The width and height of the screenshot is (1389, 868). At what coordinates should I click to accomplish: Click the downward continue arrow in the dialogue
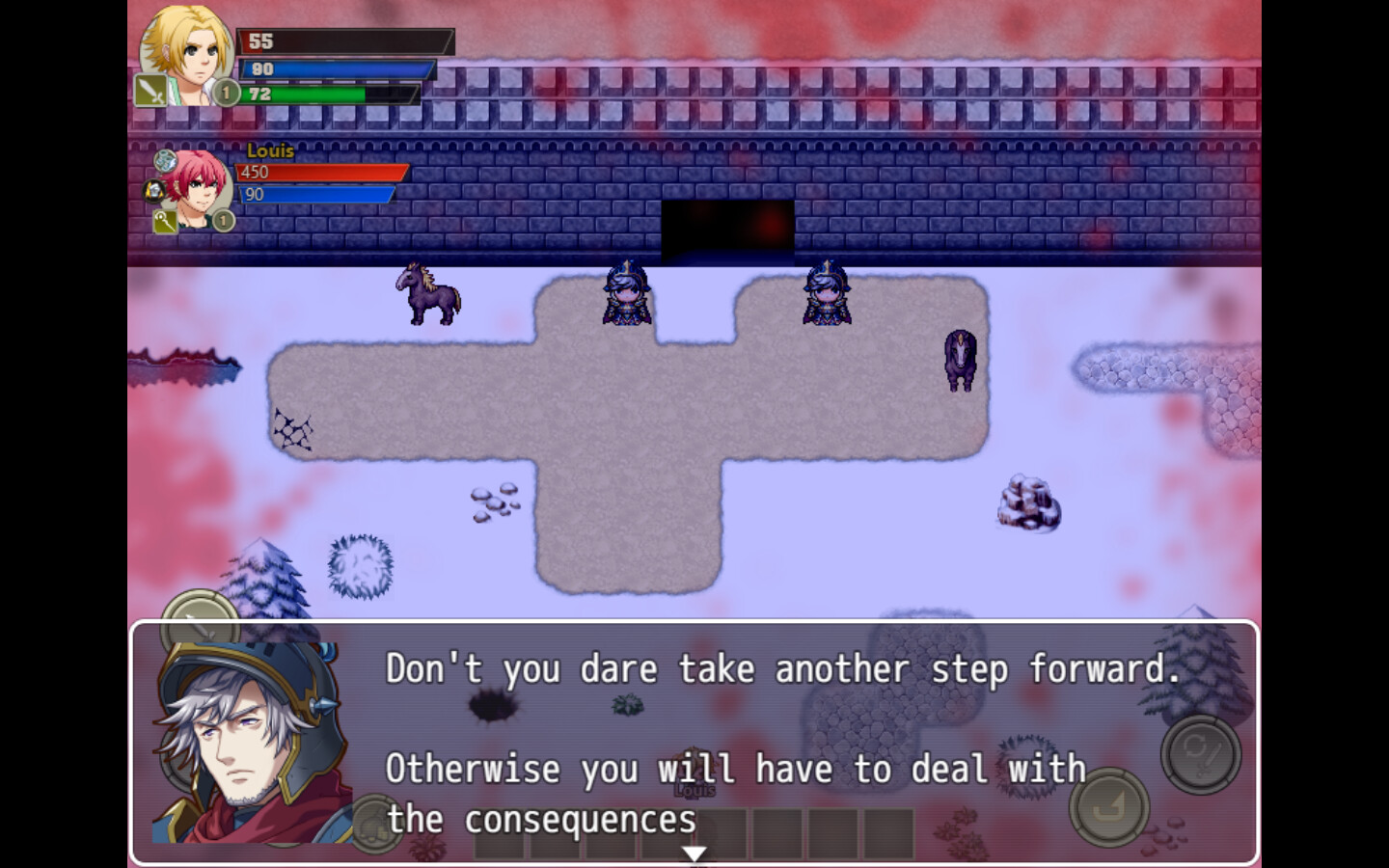pyautogui.click(x=694, y=853)
